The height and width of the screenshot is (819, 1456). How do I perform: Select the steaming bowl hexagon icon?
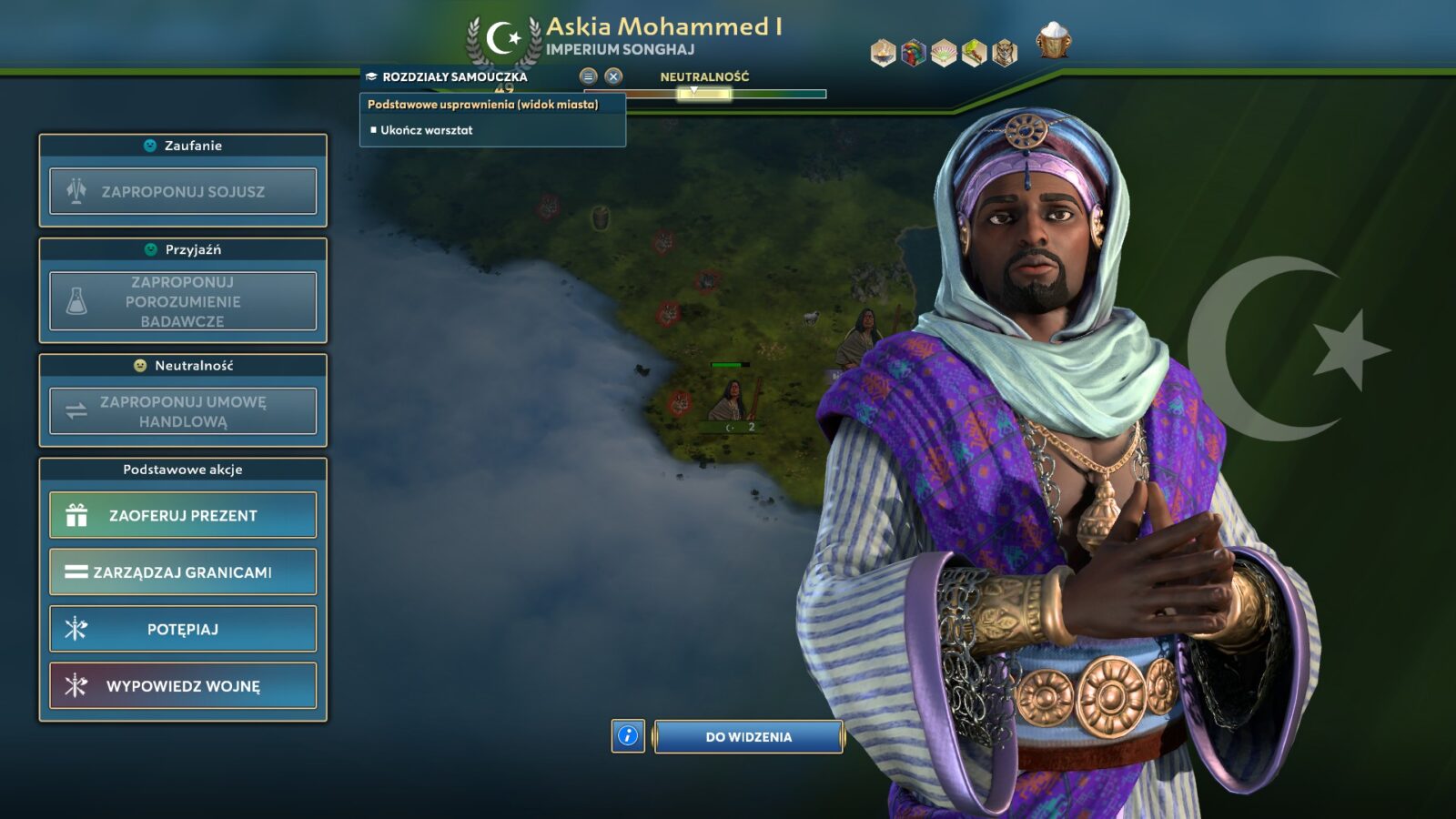pos(883,53)
